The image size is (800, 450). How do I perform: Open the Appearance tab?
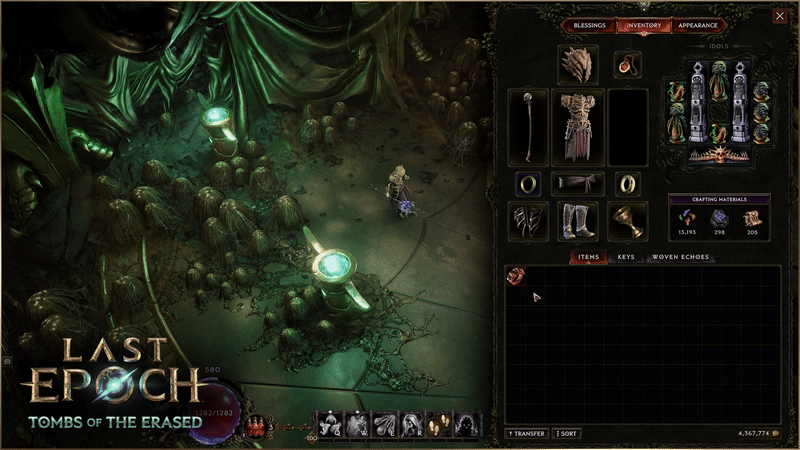(x=696, y=25)
